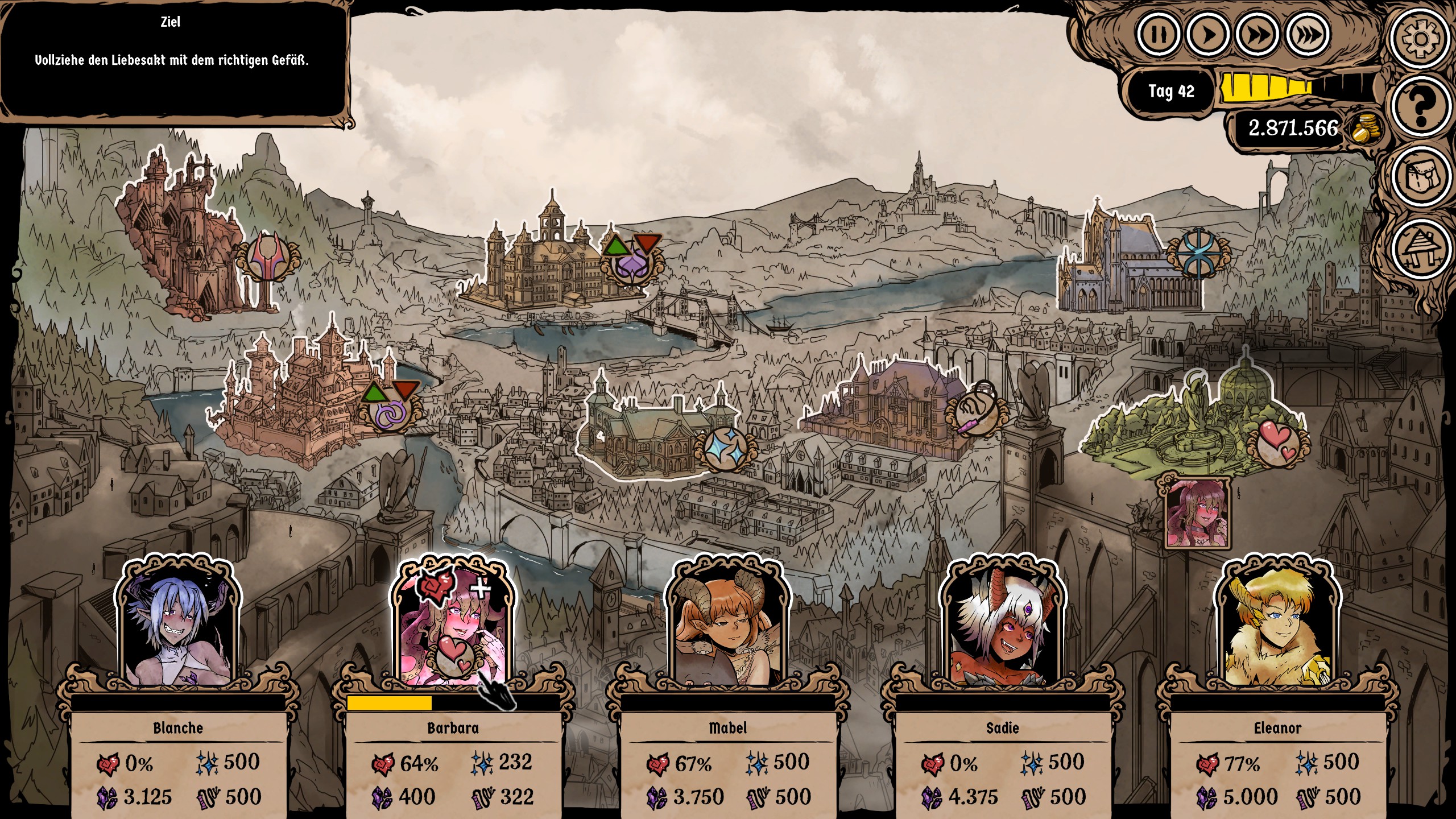Set time to double fast-forward speed
This screenshot has height=819, width=1456.
click(1258, 34)
